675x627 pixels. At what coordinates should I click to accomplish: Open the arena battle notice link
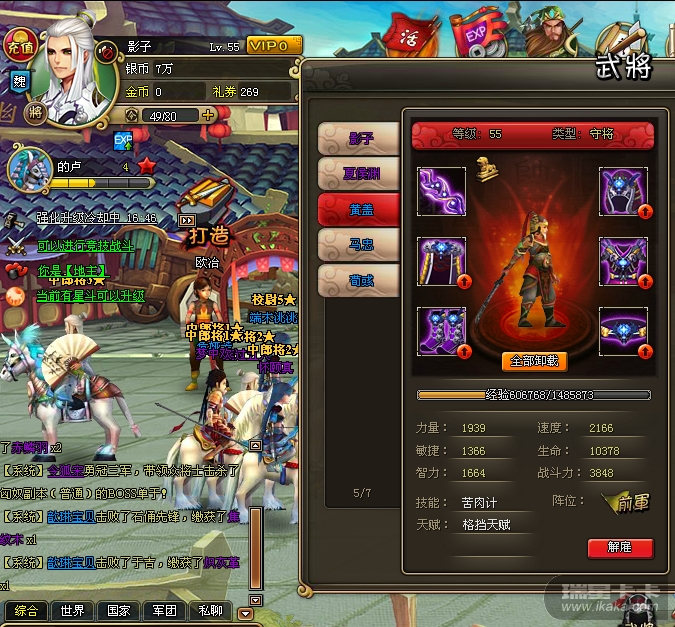[84, 245]
